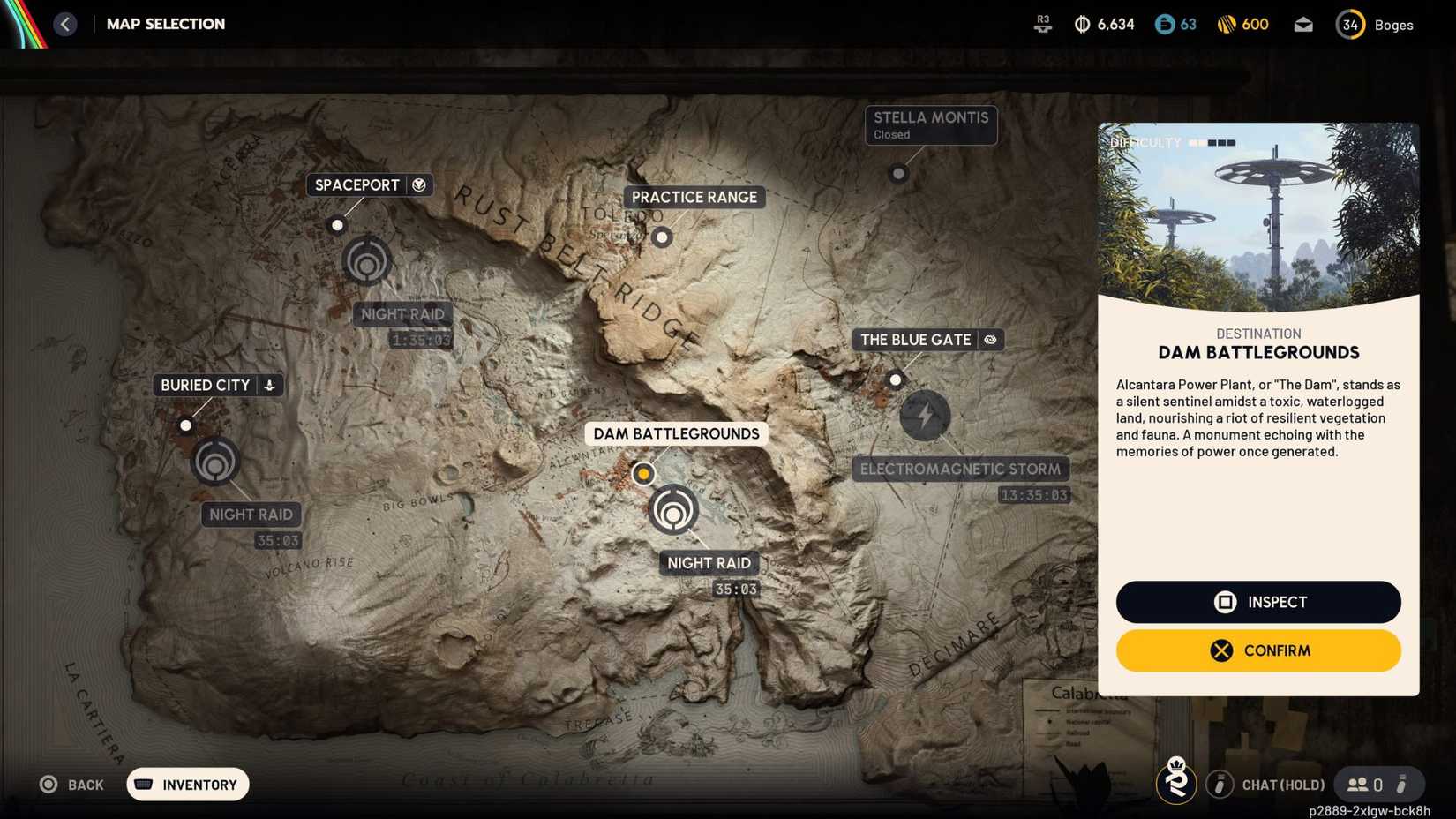The image size is (1456, 819).
Task: Click the R3 stick indicator in the top bar
Action: [1042, 25]
